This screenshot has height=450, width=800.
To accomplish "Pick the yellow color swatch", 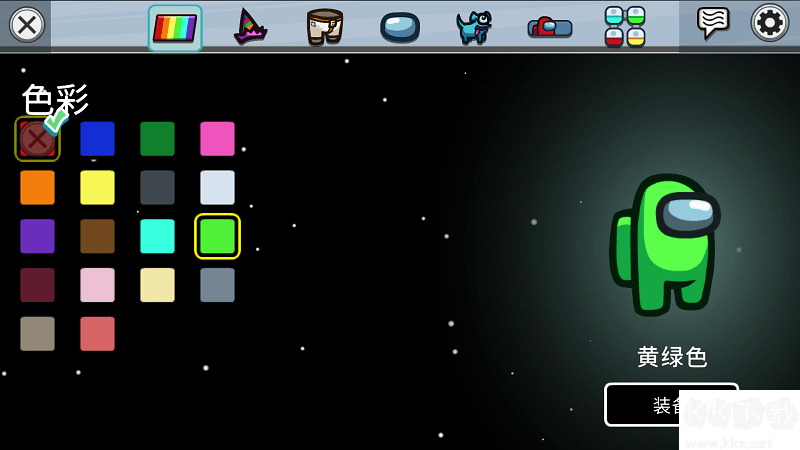I will point(97,188).
